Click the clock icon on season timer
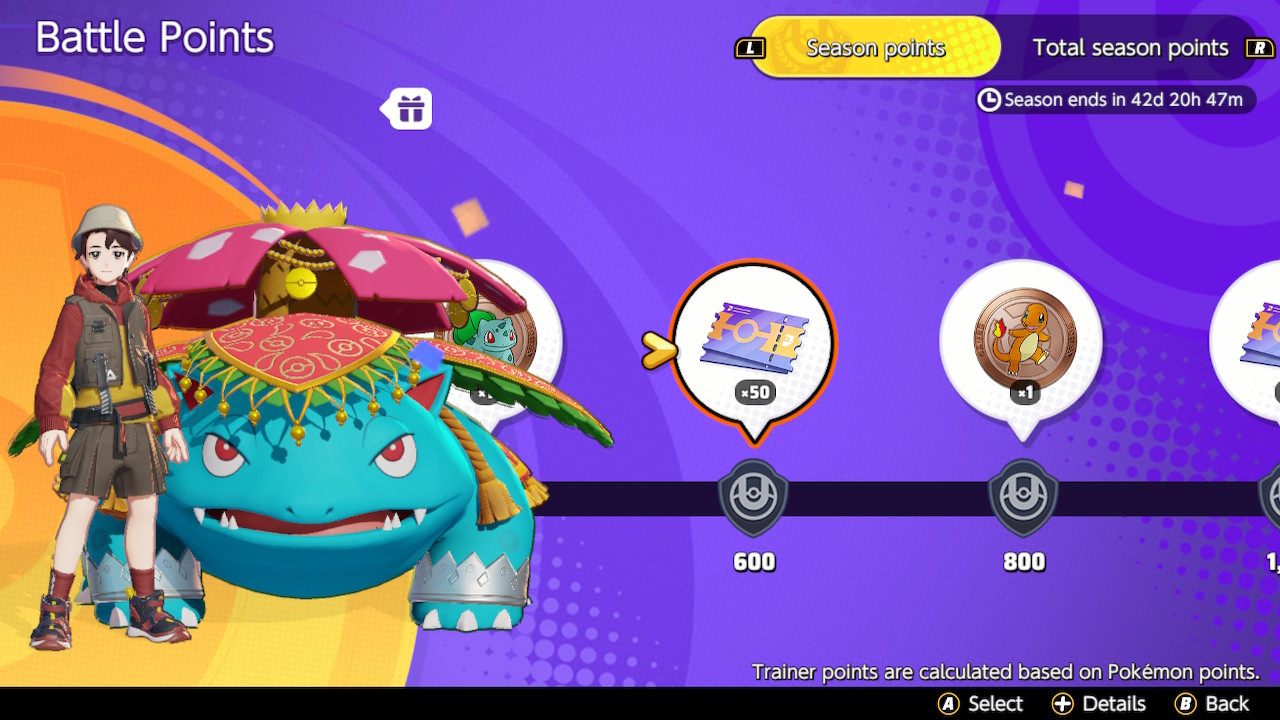This screenshot has height=720, width=1280. (991, 100)
